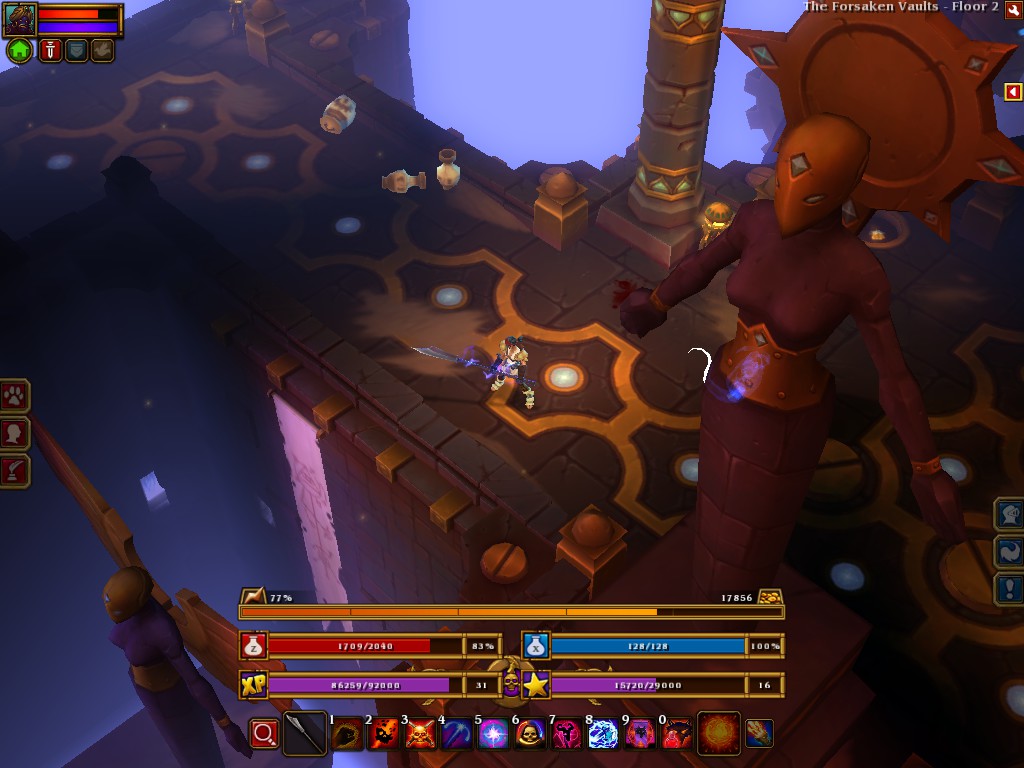Cast the blue lightning skill in slot 8
The image size is (1024, 768).
click(603, 735)
